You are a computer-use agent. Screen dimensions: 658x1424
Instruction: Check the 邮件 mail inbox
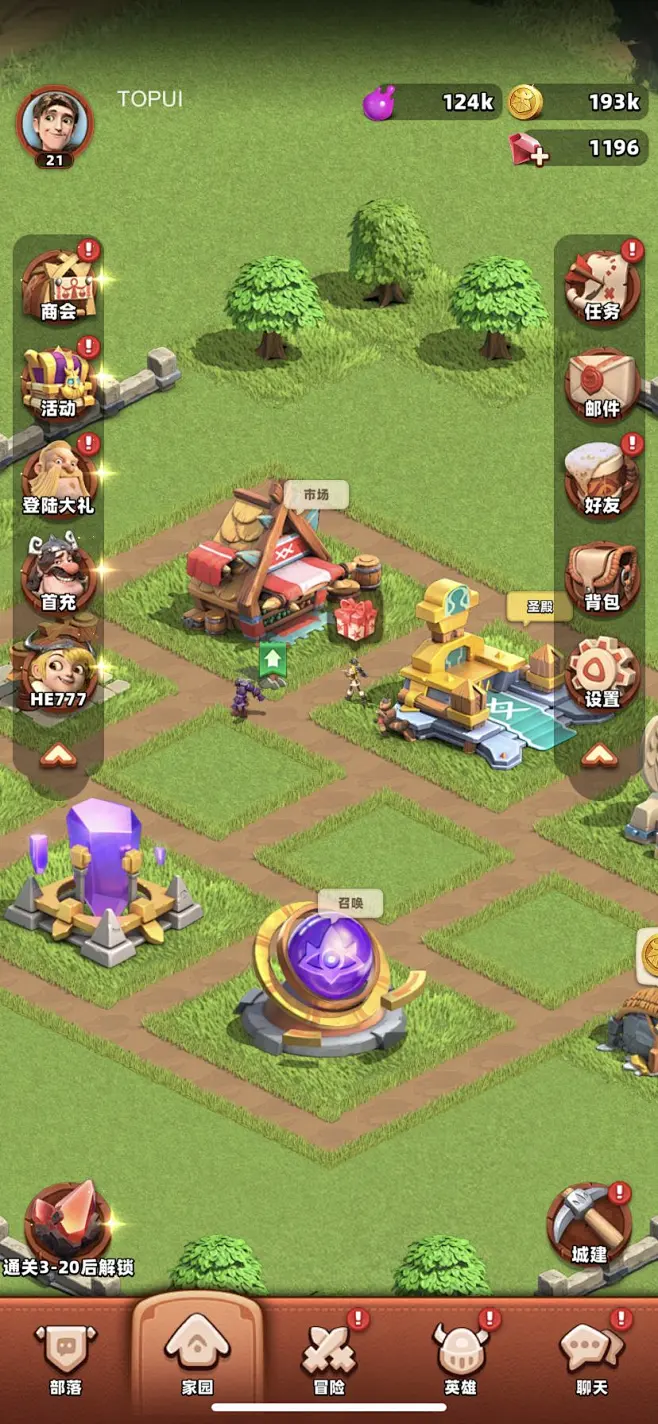click(x=601, y=383)
